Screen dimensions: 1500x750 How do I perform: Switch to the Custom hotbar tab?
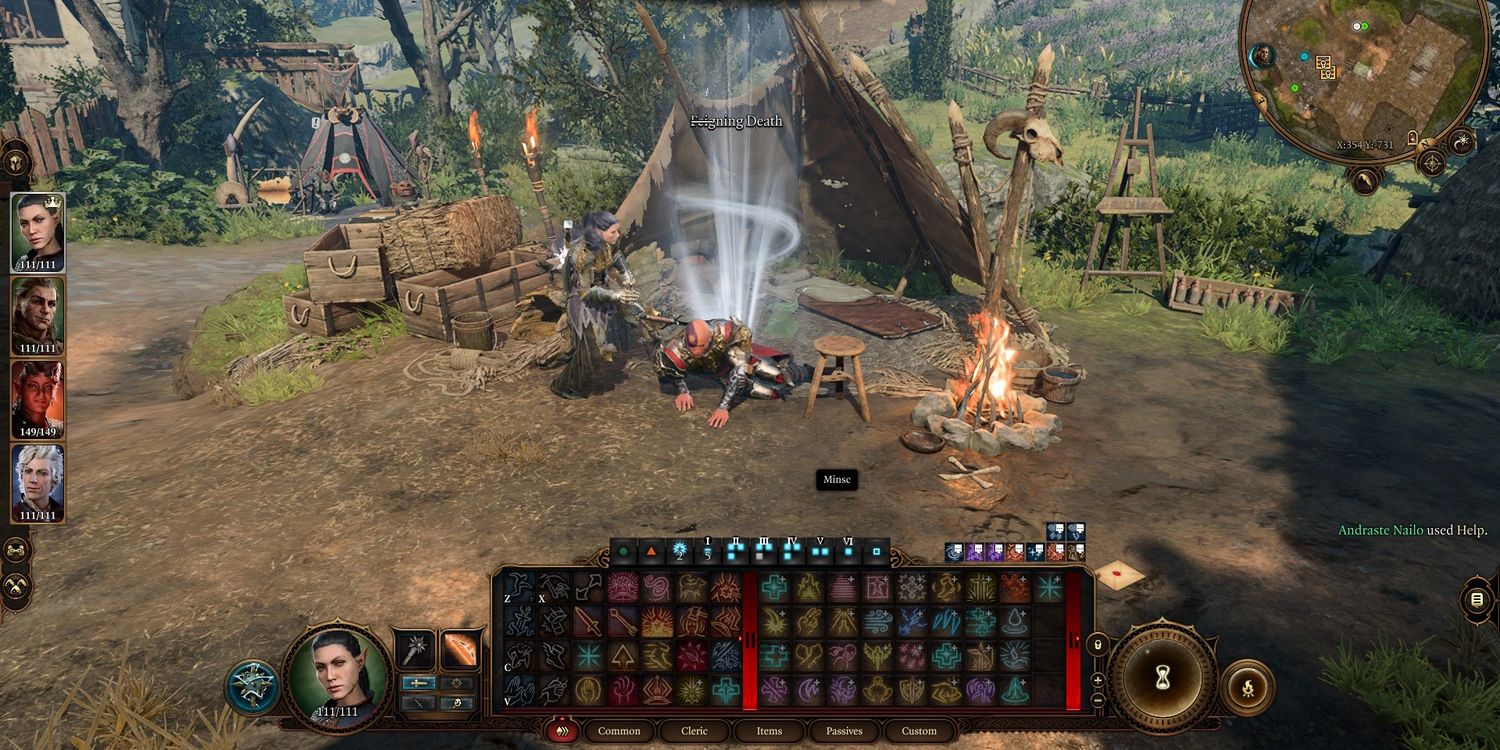[x=919, y=731]
